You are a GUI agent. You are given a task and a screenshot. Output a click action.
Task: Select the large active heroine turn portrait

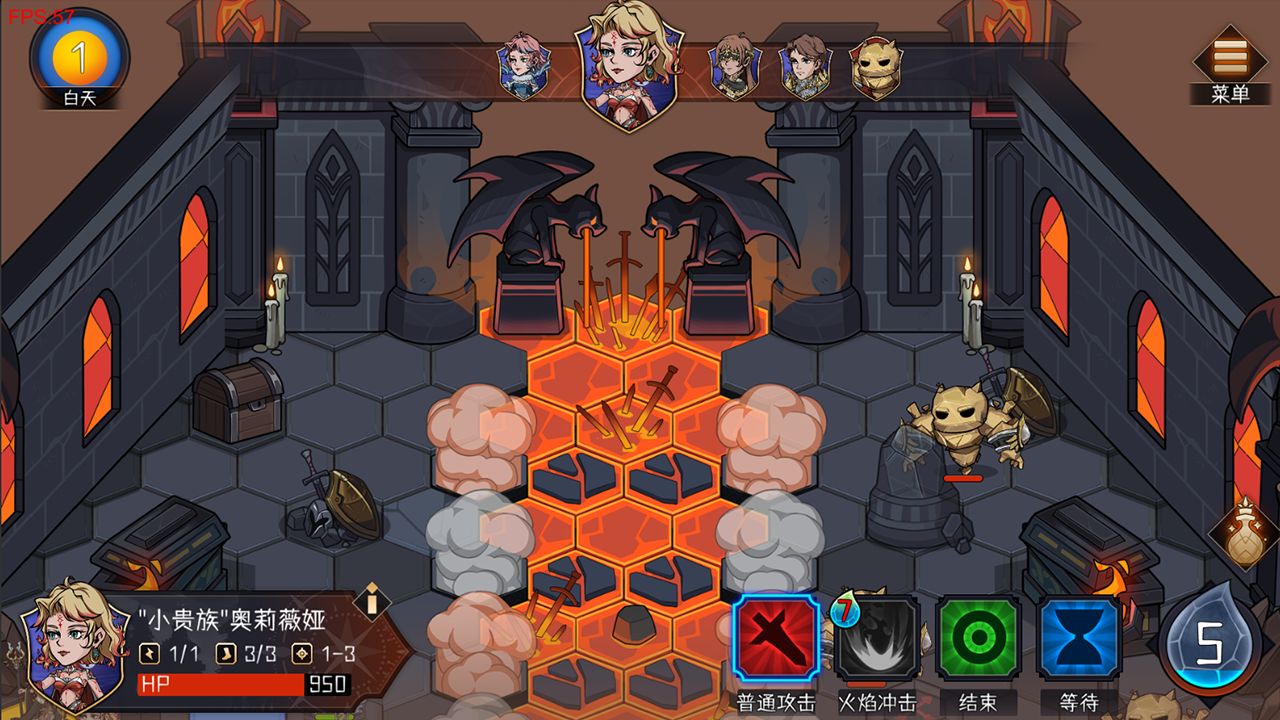pos(628,66)
